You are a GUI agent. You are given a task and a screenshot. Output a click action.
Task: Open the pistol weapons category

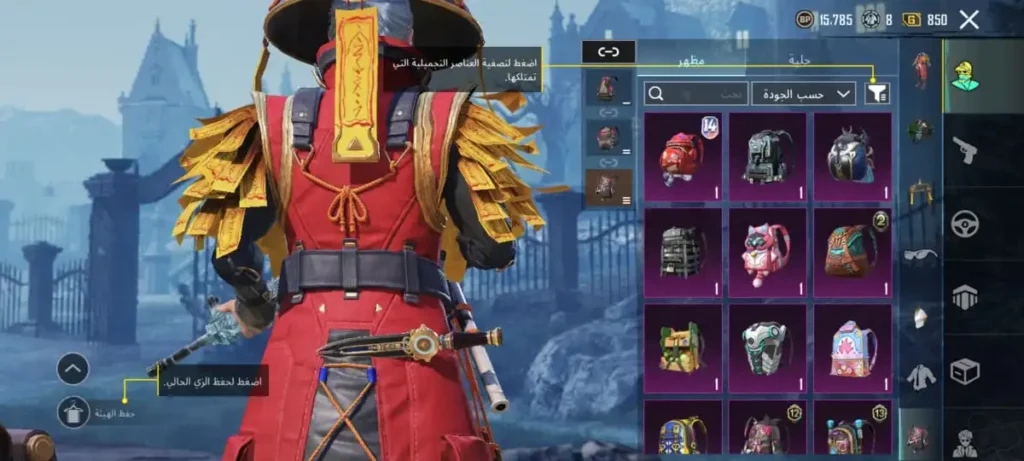(965, 151)
